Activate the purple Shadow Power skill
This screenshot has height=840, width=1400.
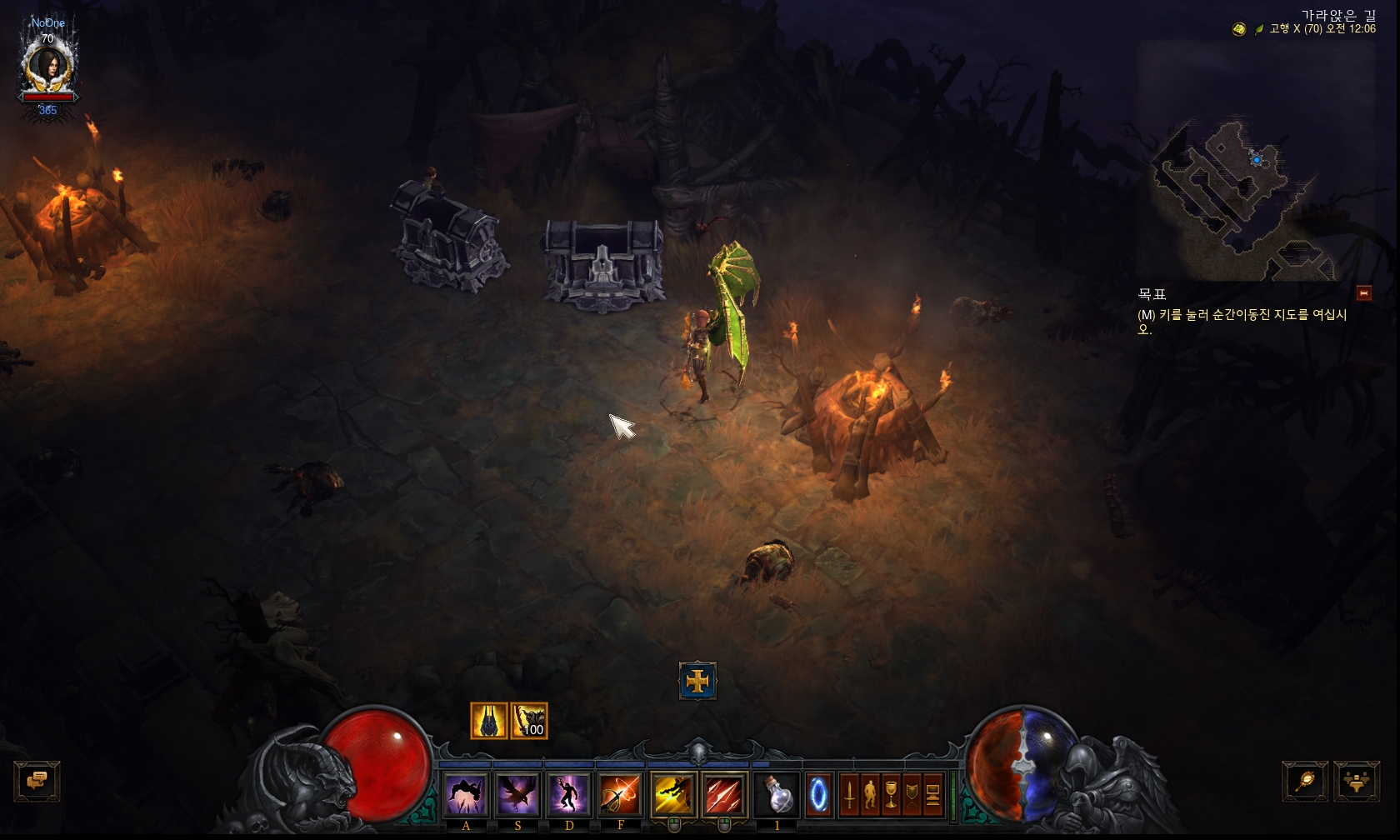coord(569,793)
